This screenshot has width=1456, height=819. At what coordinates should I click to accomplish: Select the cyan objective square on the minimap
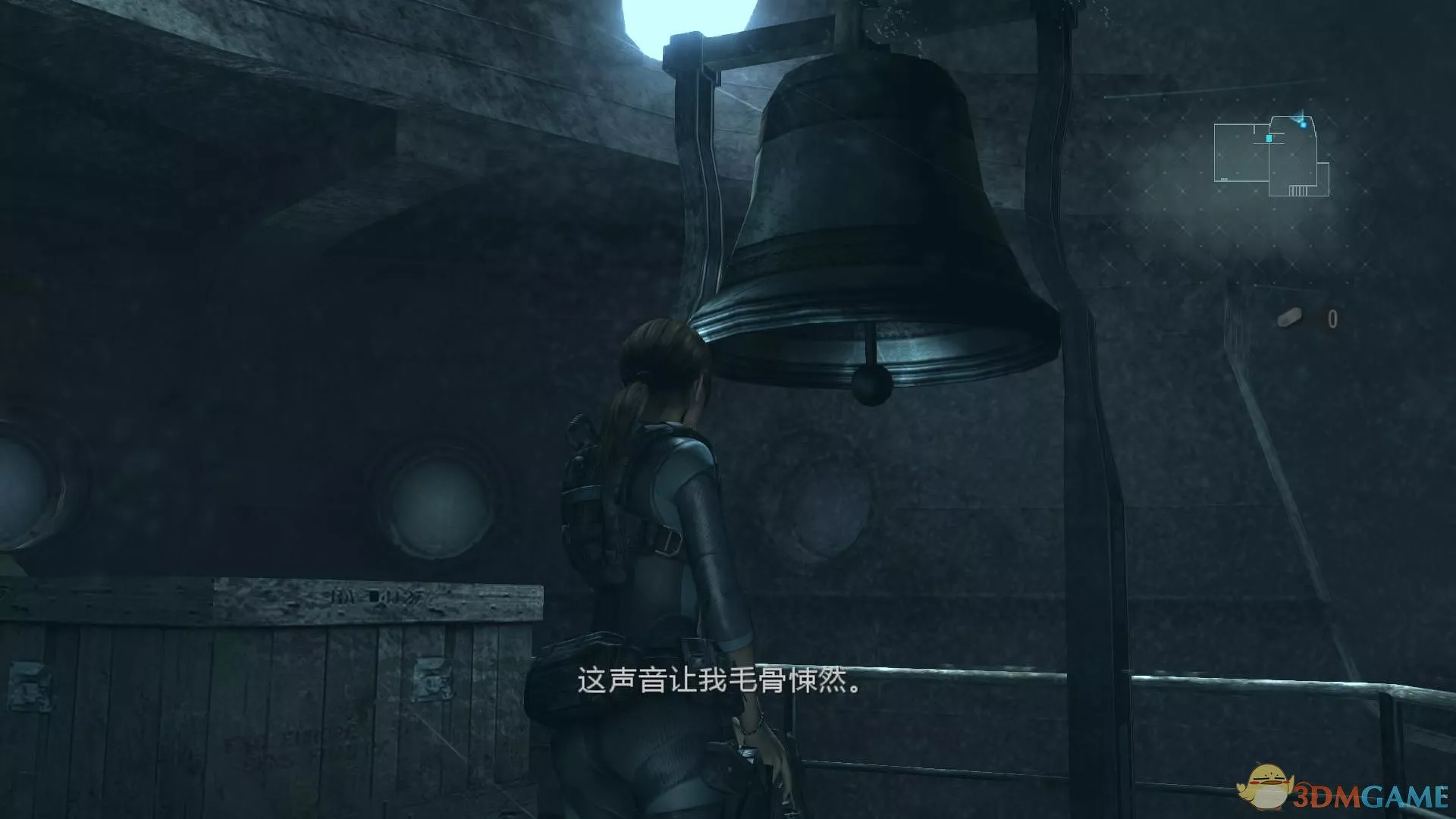pyautogui.click(x=1269, y=138)
